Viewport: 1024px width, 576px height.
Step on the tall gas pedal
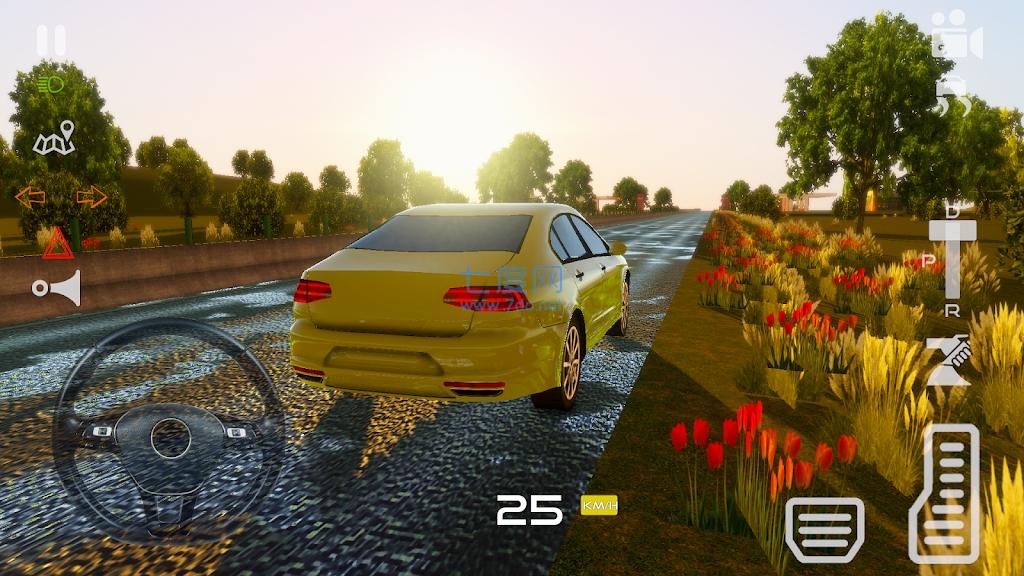point(944,492)
